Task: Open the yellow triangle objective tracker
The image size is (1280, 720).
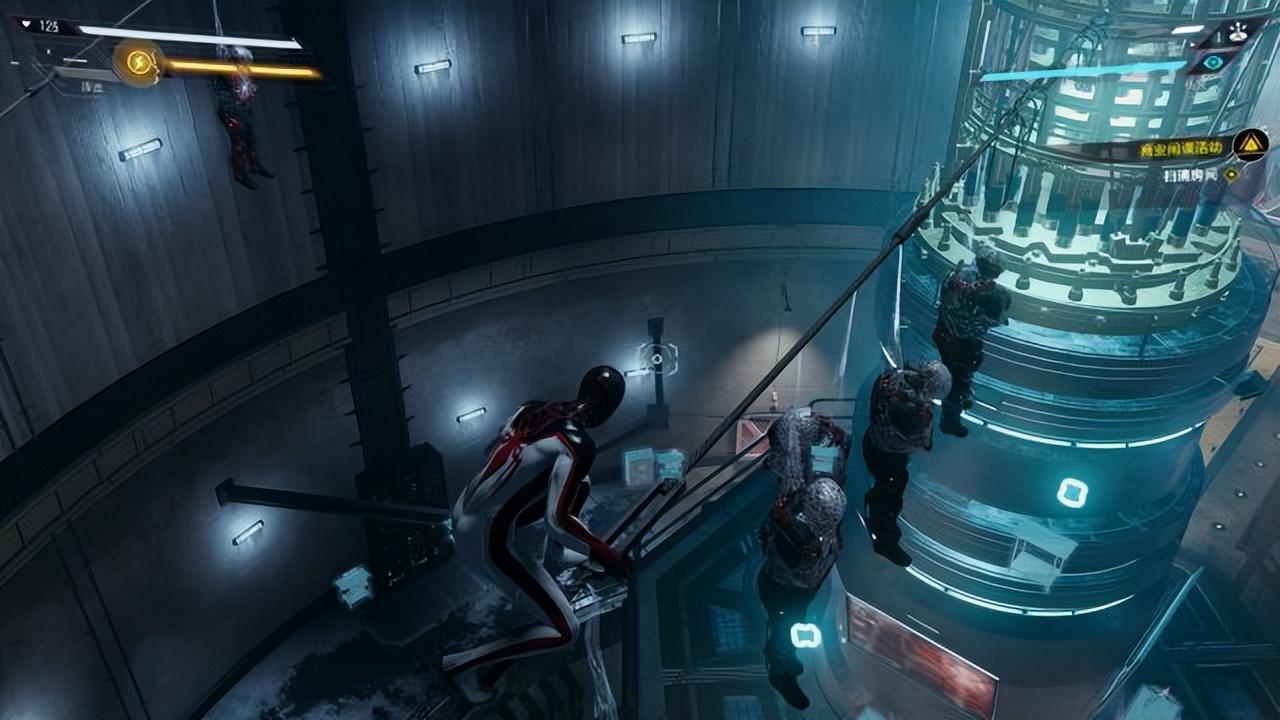Action: tap(1250, 146)
